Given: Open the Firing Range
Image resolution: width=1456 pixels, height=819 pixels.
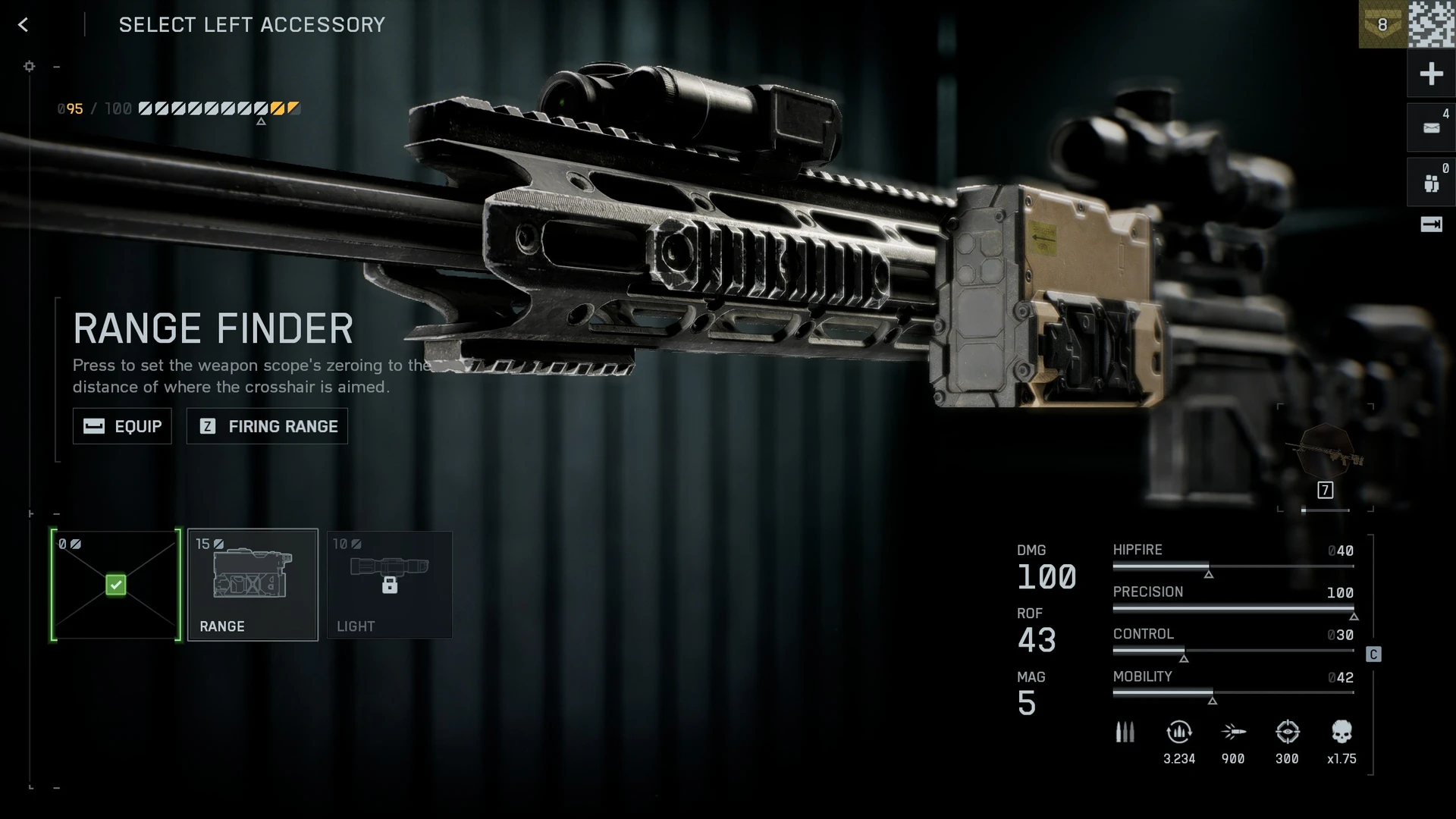Looking at the screenshot, I should click(267, 426).
